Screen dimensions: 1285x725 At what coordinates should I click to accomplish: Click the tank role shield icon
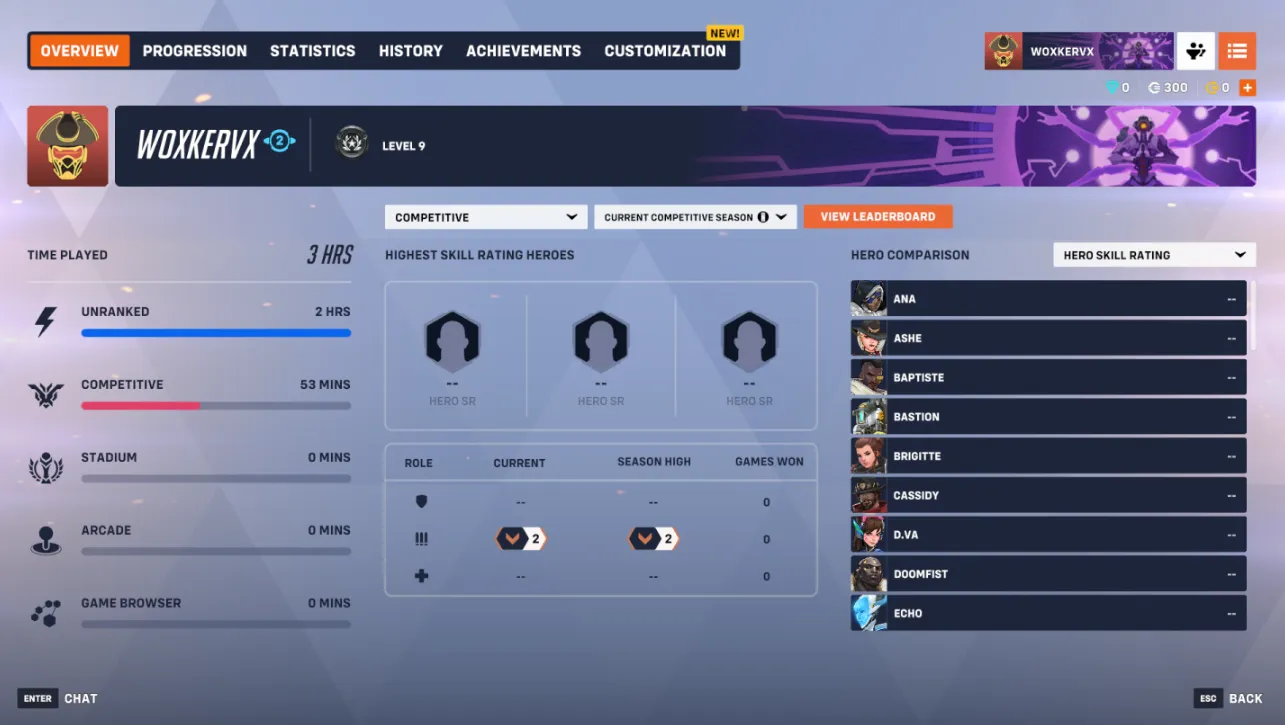point(421,501)
